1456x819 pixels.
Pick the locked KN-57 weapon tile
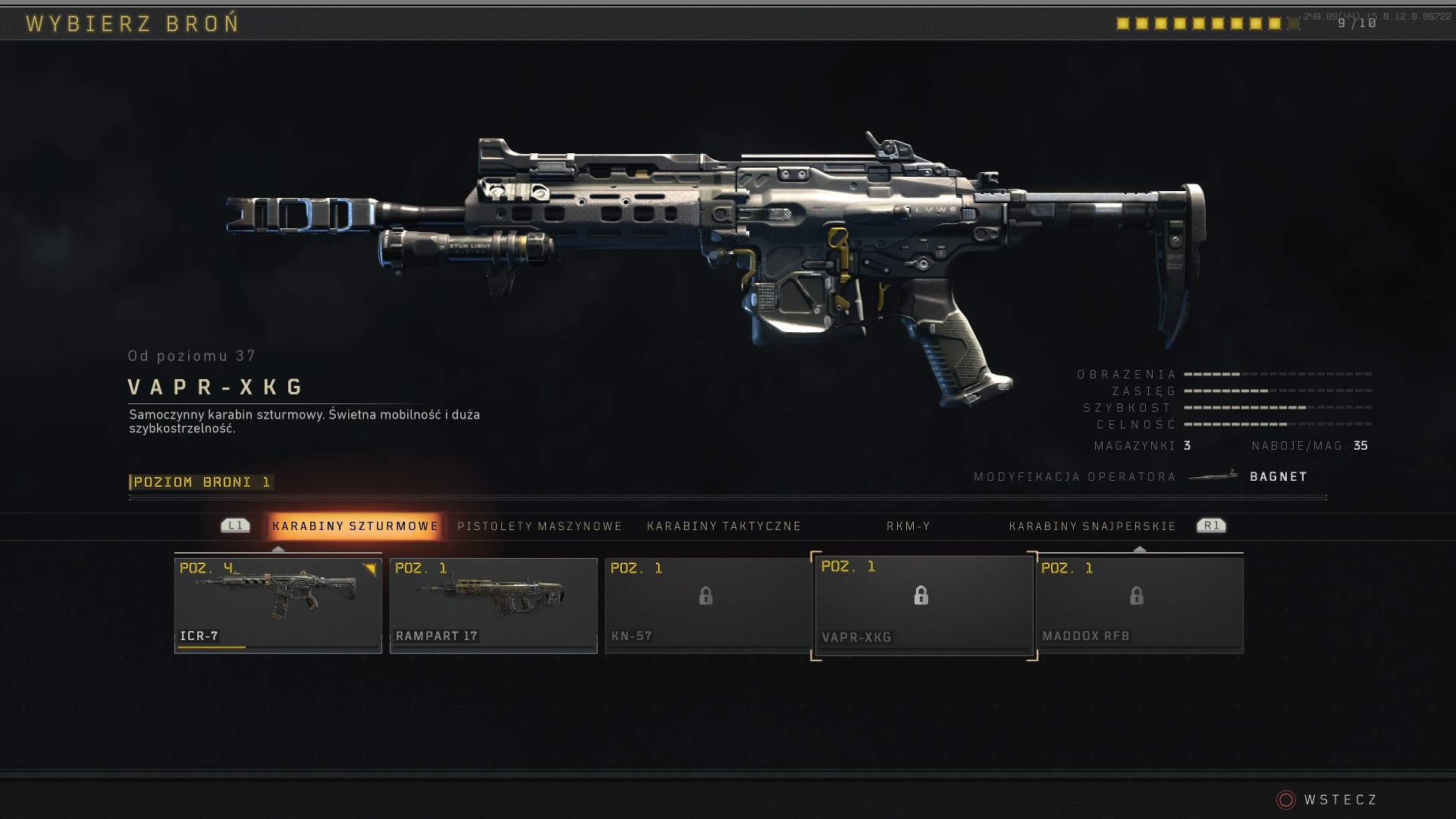pos(707,604)
